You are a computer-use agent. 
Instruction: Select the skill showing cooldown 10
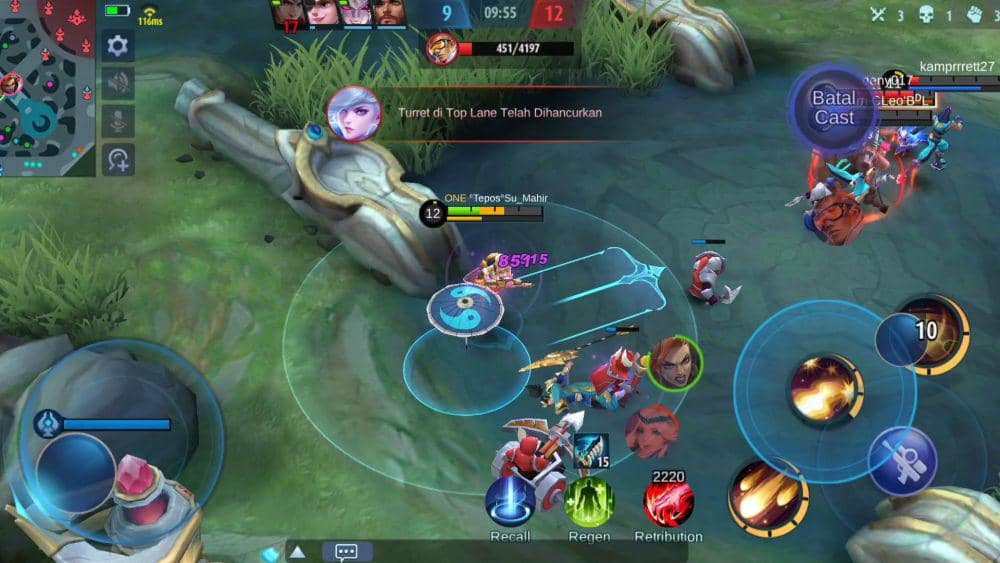tap(930, 334)
